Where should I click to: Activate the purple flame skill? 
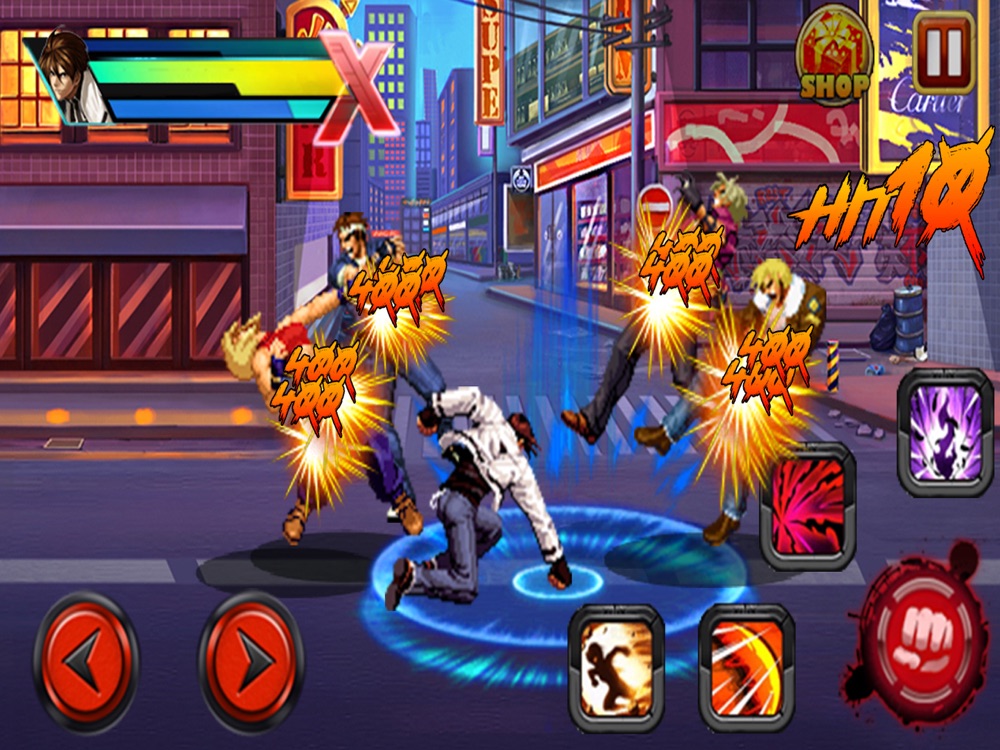click(x=945, y=432)
